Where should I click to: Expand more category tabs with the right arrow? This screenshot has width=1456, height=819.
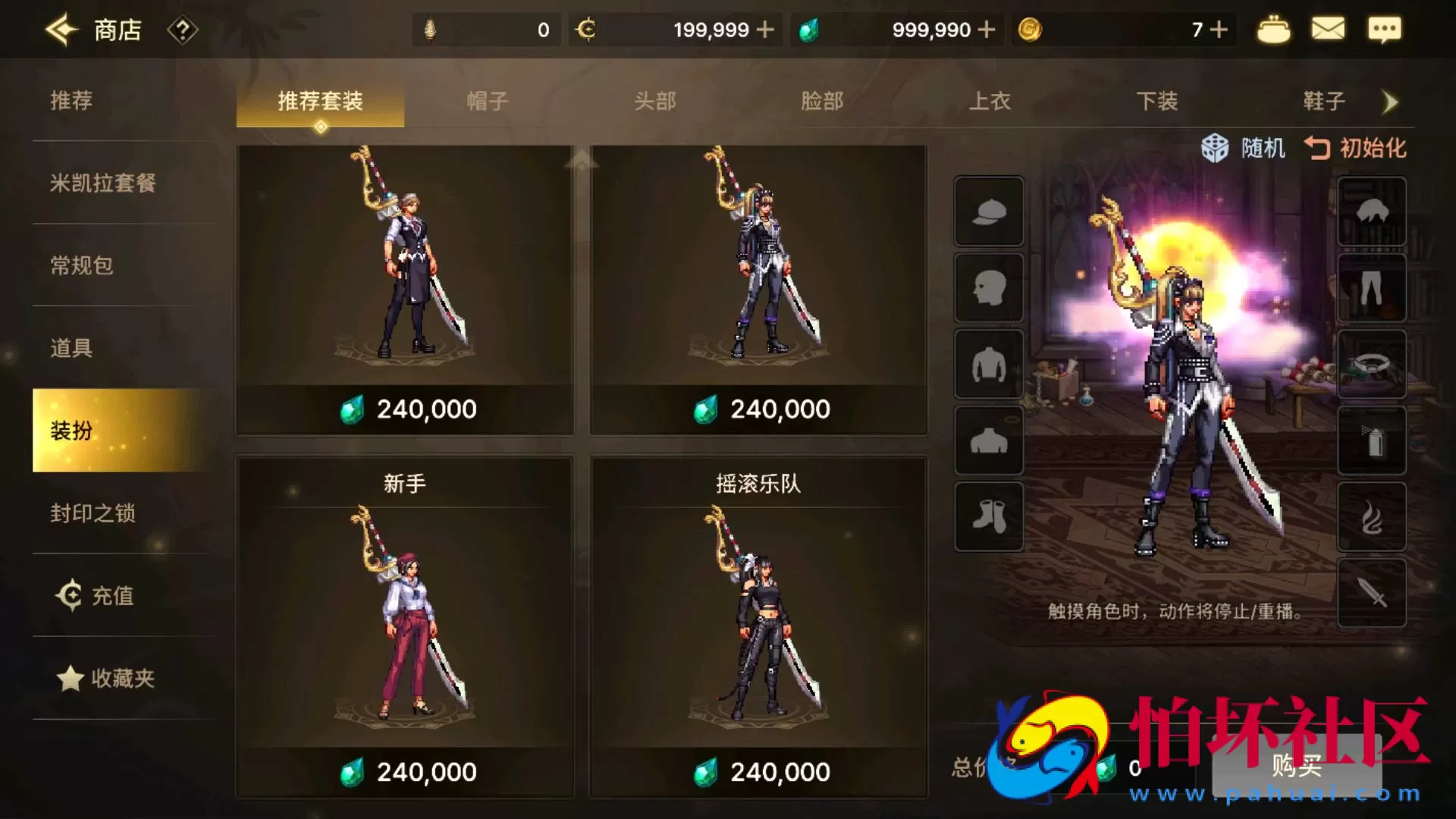(x=1390, y=102)
